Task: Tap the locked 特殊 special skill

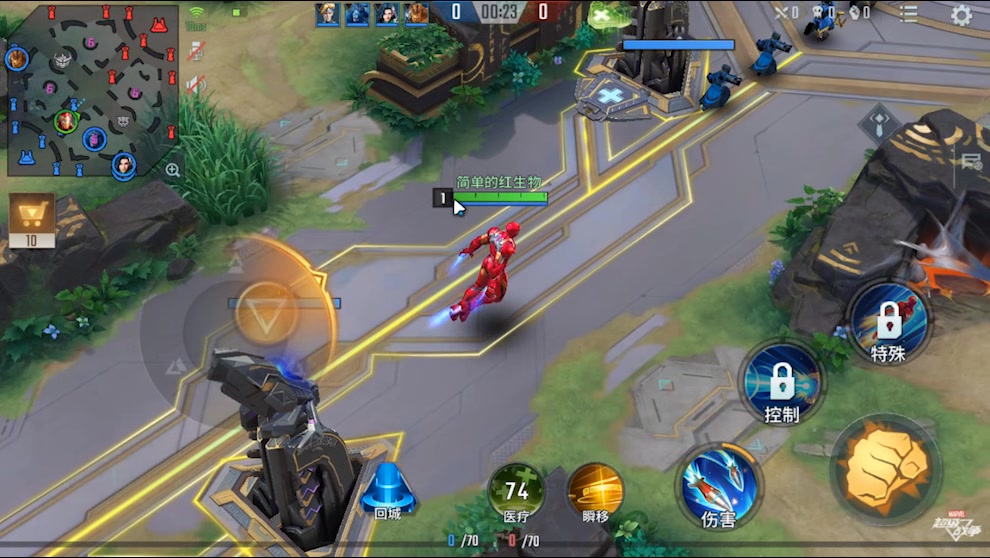Action: 888,321
